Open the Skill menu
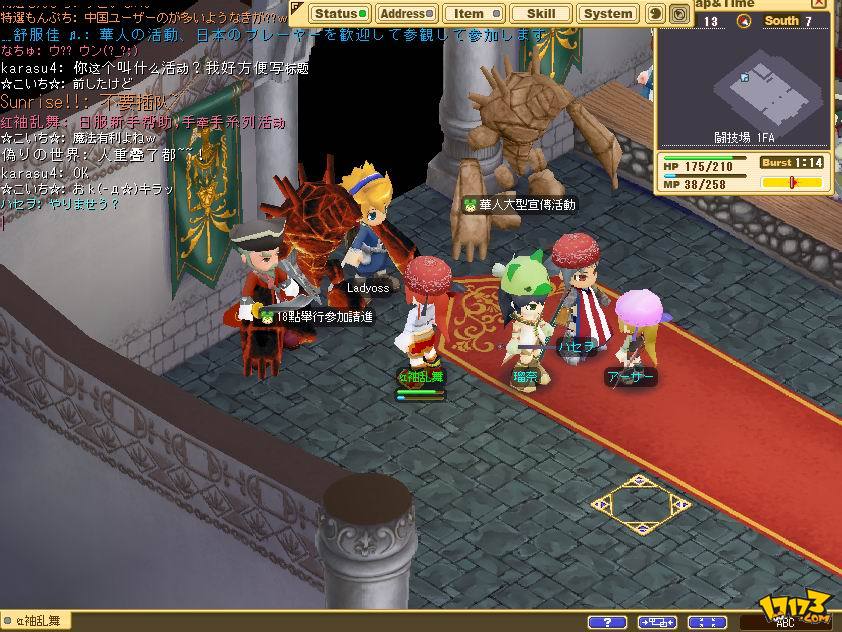This screenshot has width=842, height=632. (x=541, y=14)
